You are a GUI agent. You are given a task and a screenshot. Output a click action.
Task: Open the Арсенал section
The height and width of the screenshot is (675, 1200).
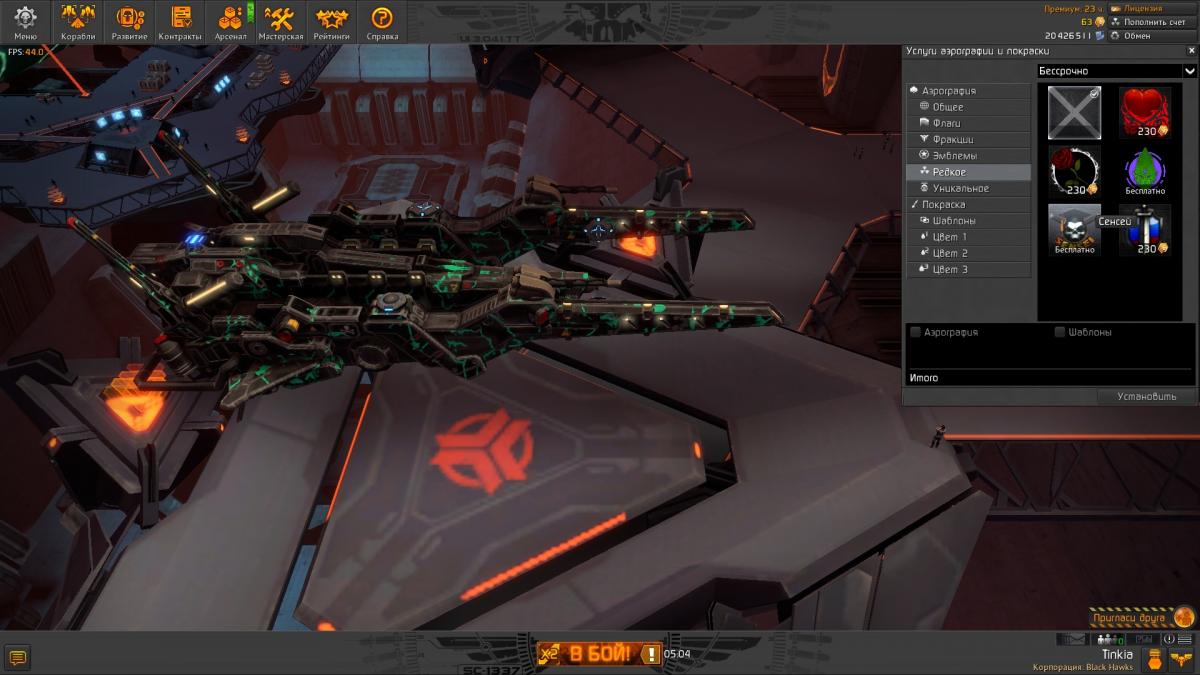230,22
